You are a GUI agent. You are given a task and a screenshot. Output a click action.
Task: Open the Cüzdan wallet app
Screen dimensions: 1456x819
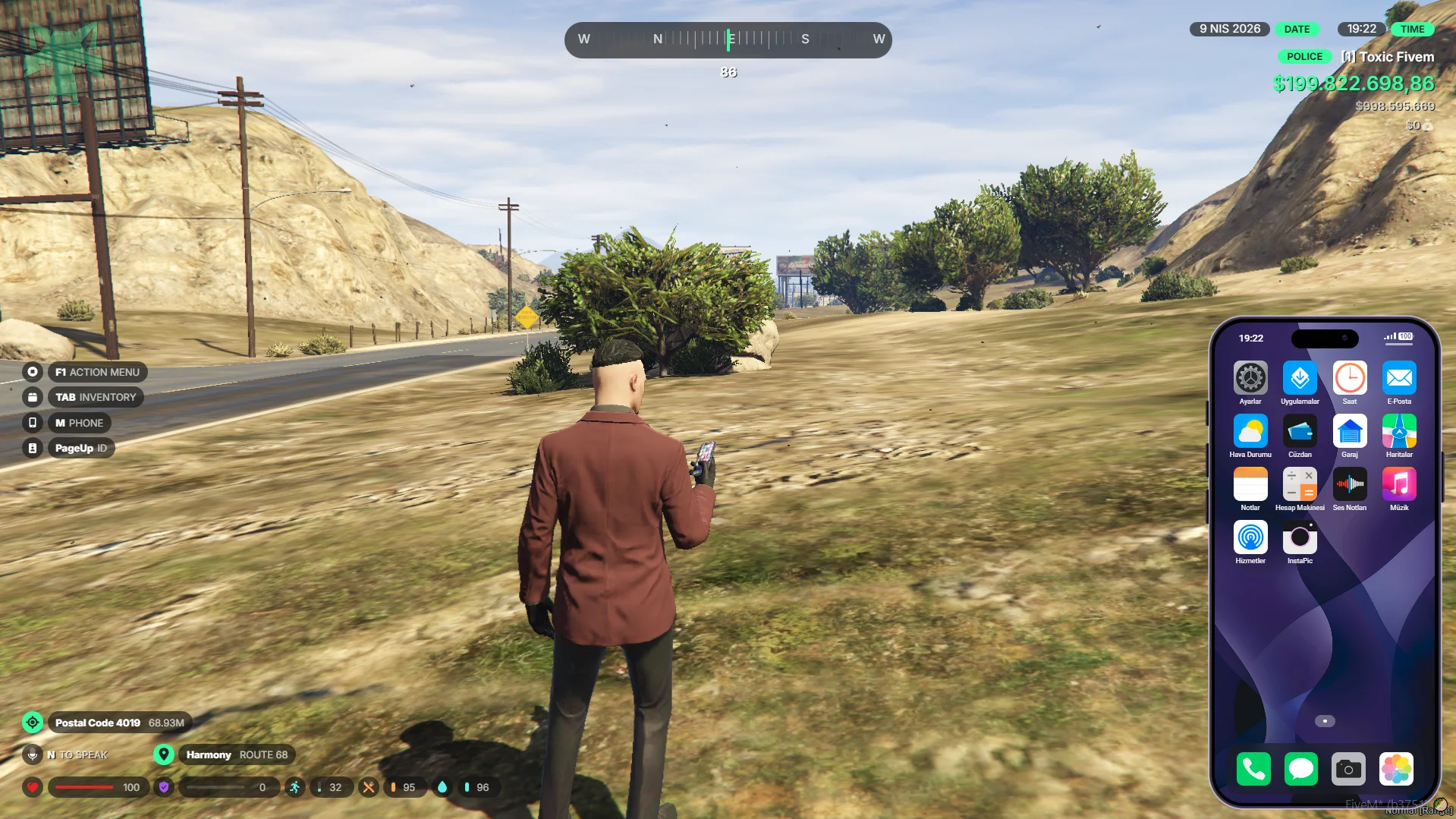pyautogui.click(x=1300, y=431)
